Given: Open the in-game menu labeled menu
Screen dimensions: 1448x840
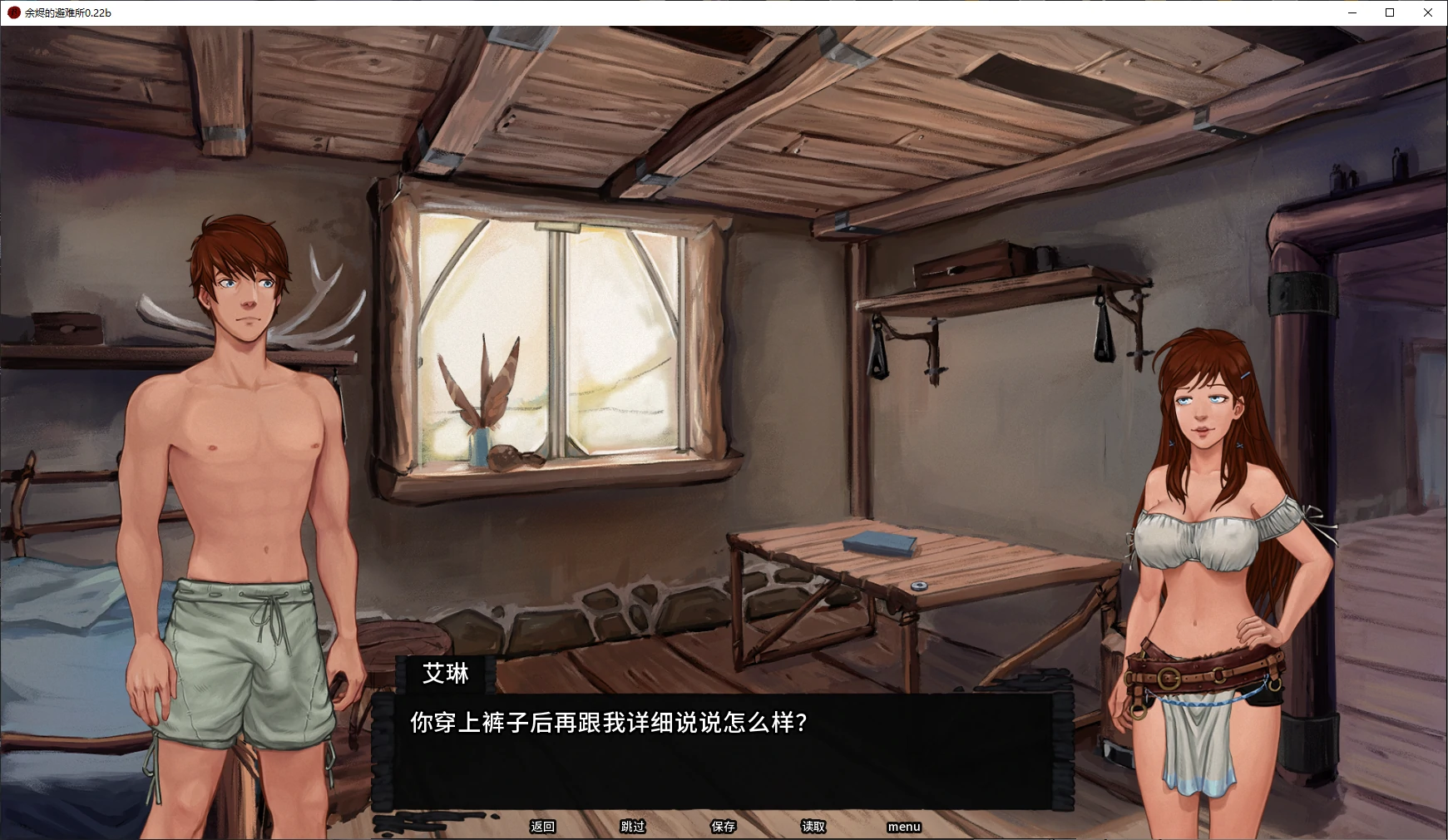Looking at the screenshot, I should (x=903, y=827).
